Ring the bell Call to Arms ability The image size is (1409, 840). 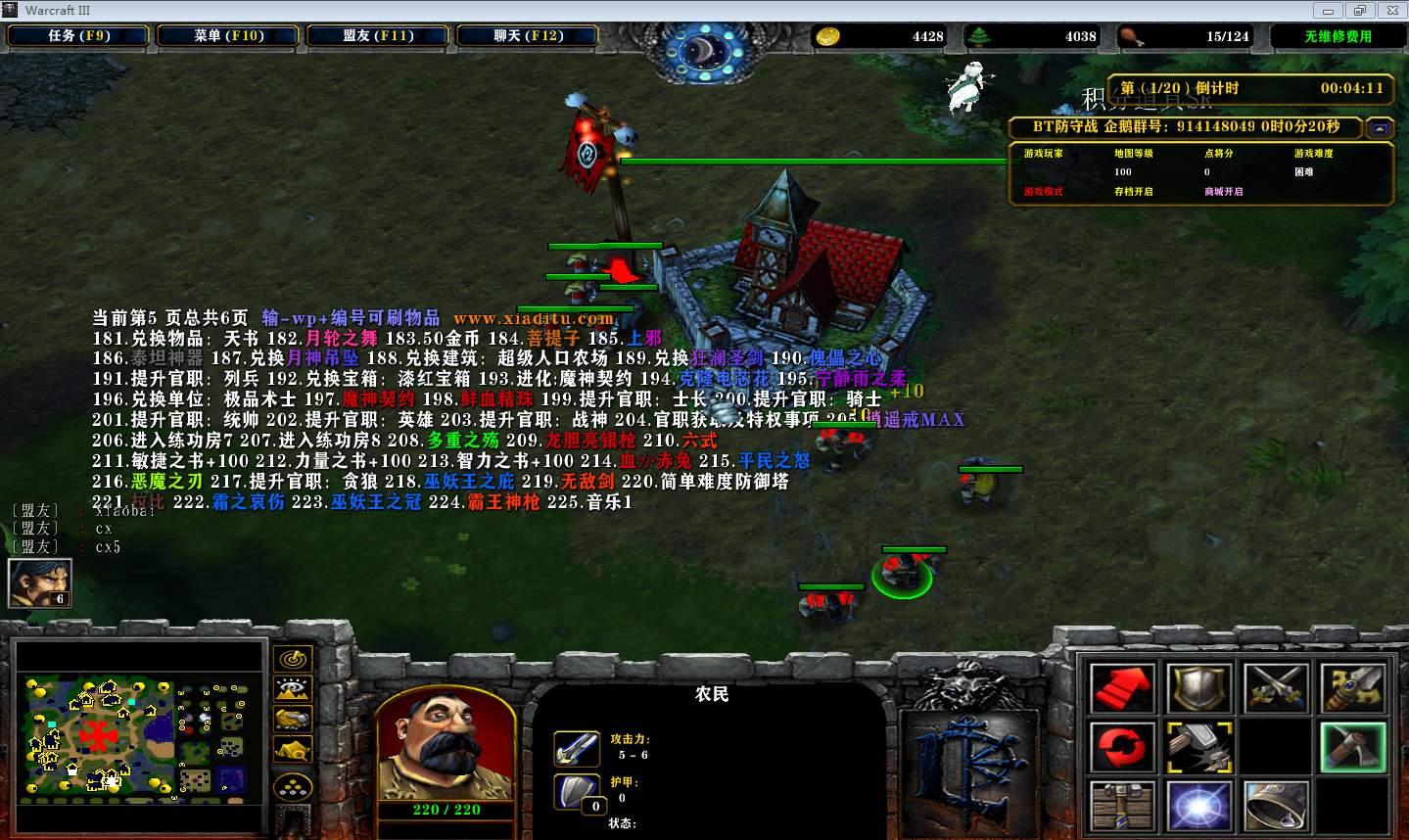click(1276, 805)
